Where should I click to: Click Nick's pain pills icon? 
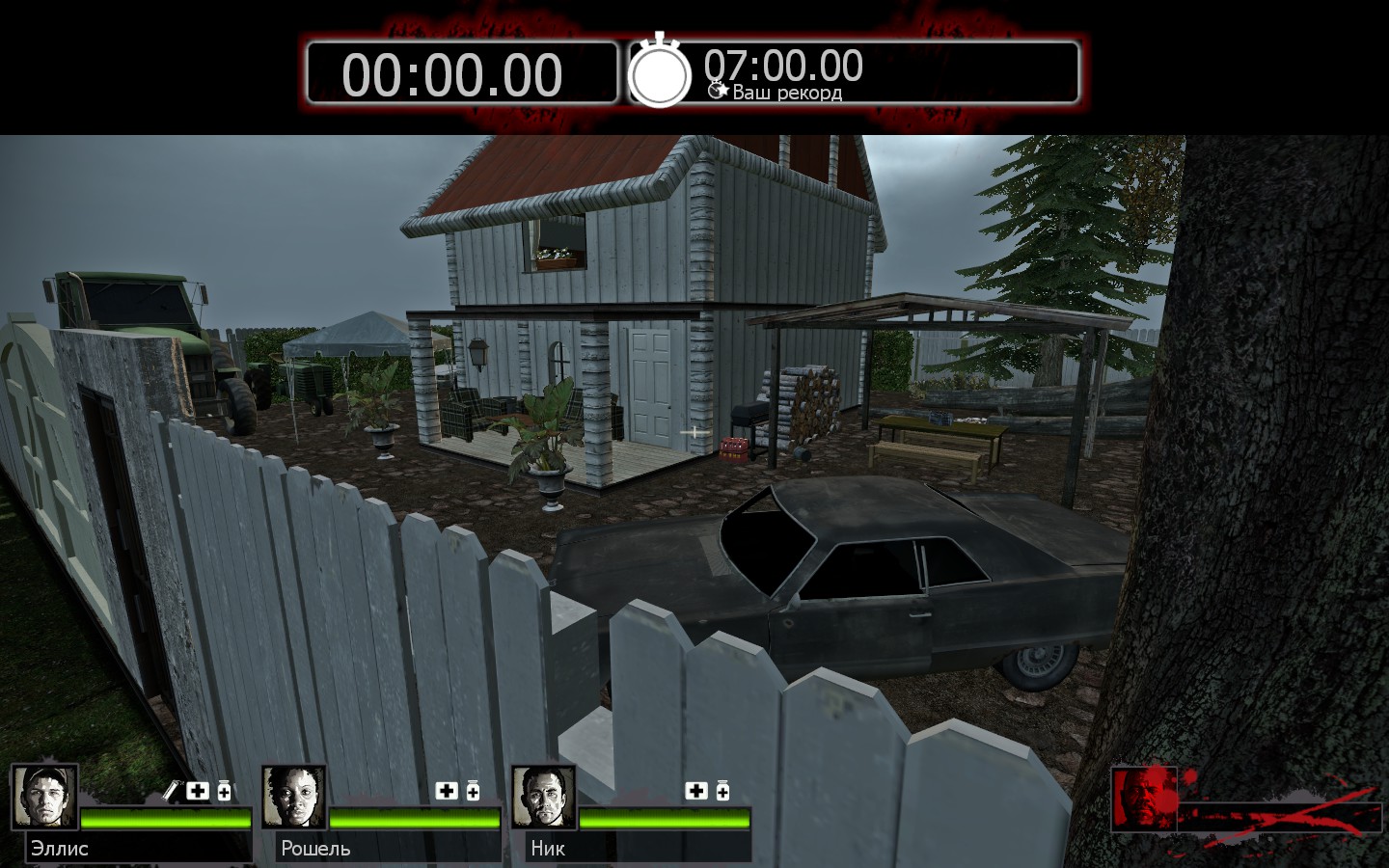click(722, 791)
